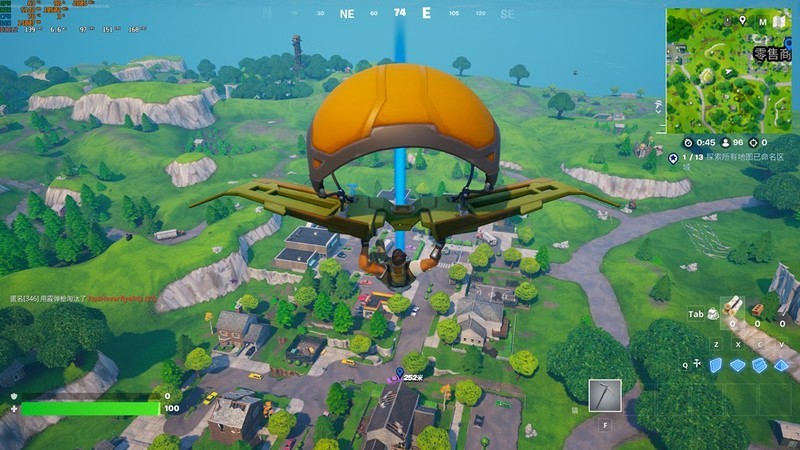Select the pickaxe weapon slot

[x=605, y=395]
